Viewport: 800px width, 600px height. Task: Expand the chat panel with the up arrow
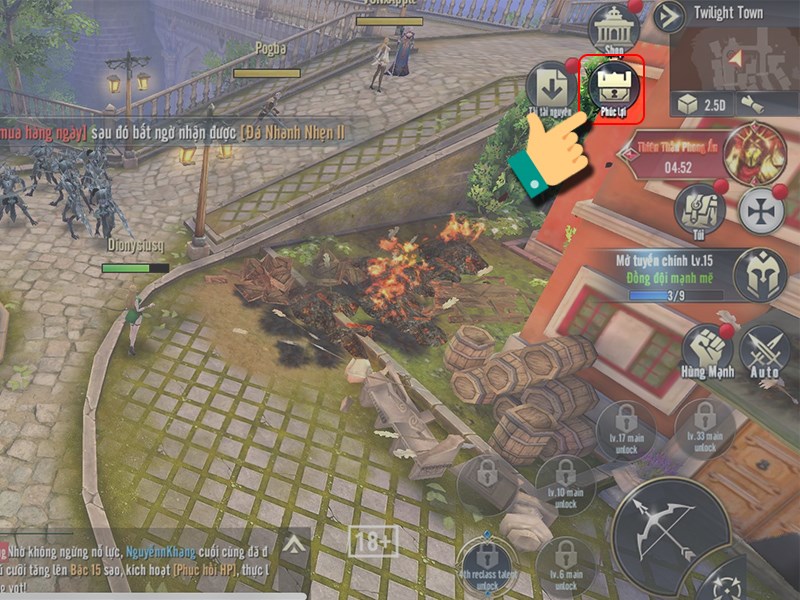pyautogui.click(x=293, y=545)
